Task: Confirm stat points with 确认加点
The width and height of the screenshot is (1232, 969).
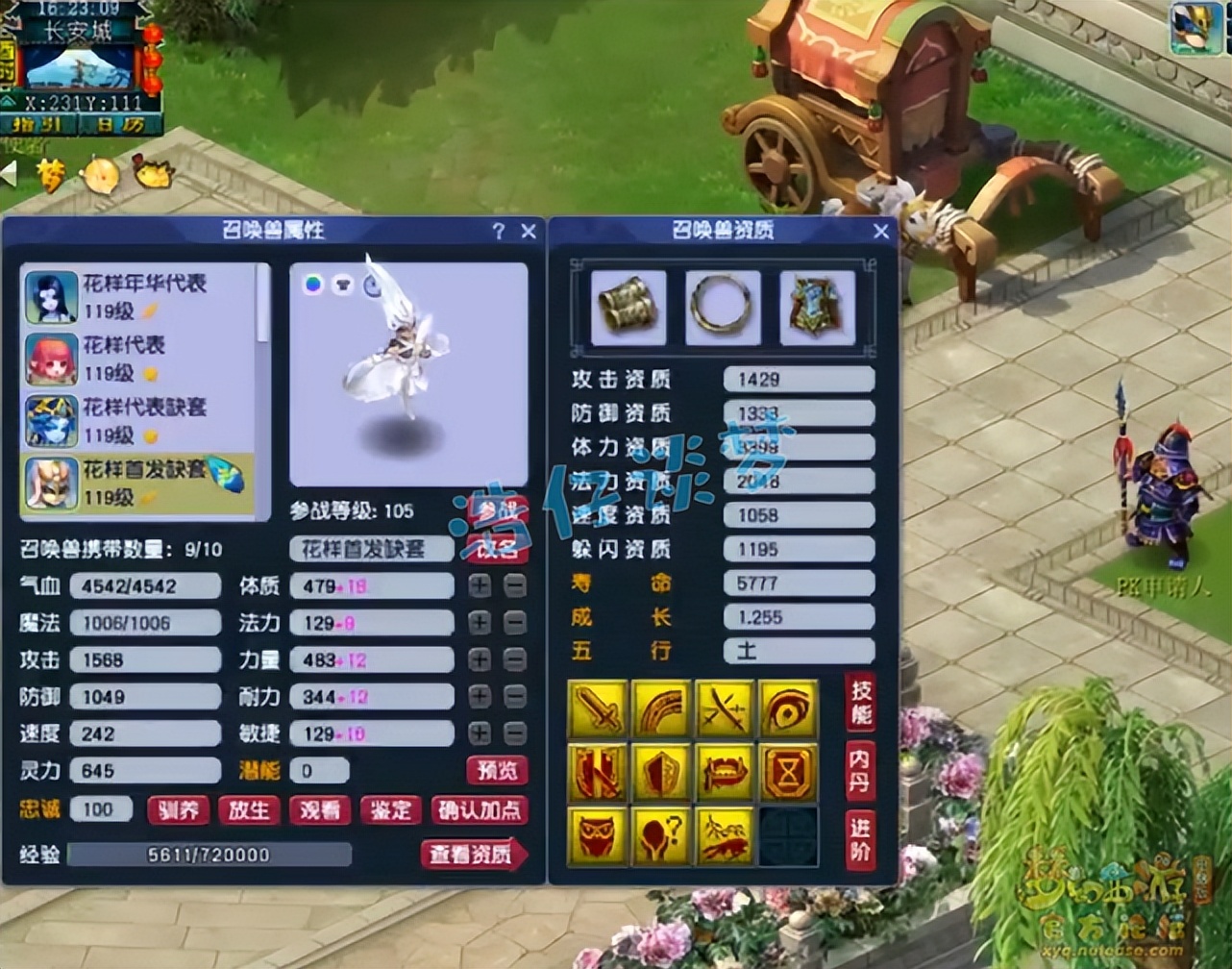Action: (x=480, y=810)
